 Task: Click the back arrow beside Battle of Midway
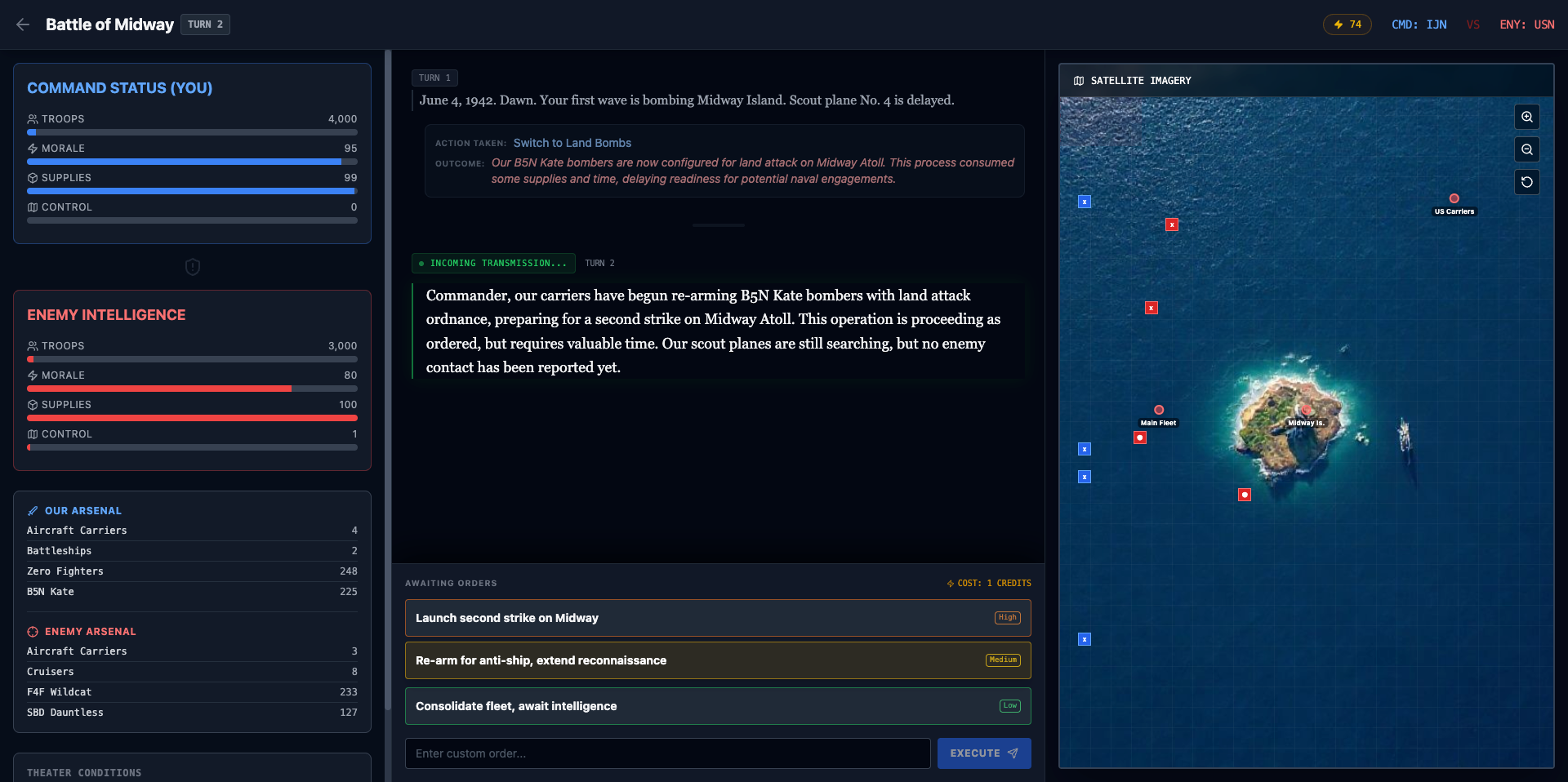coord(22,24)
